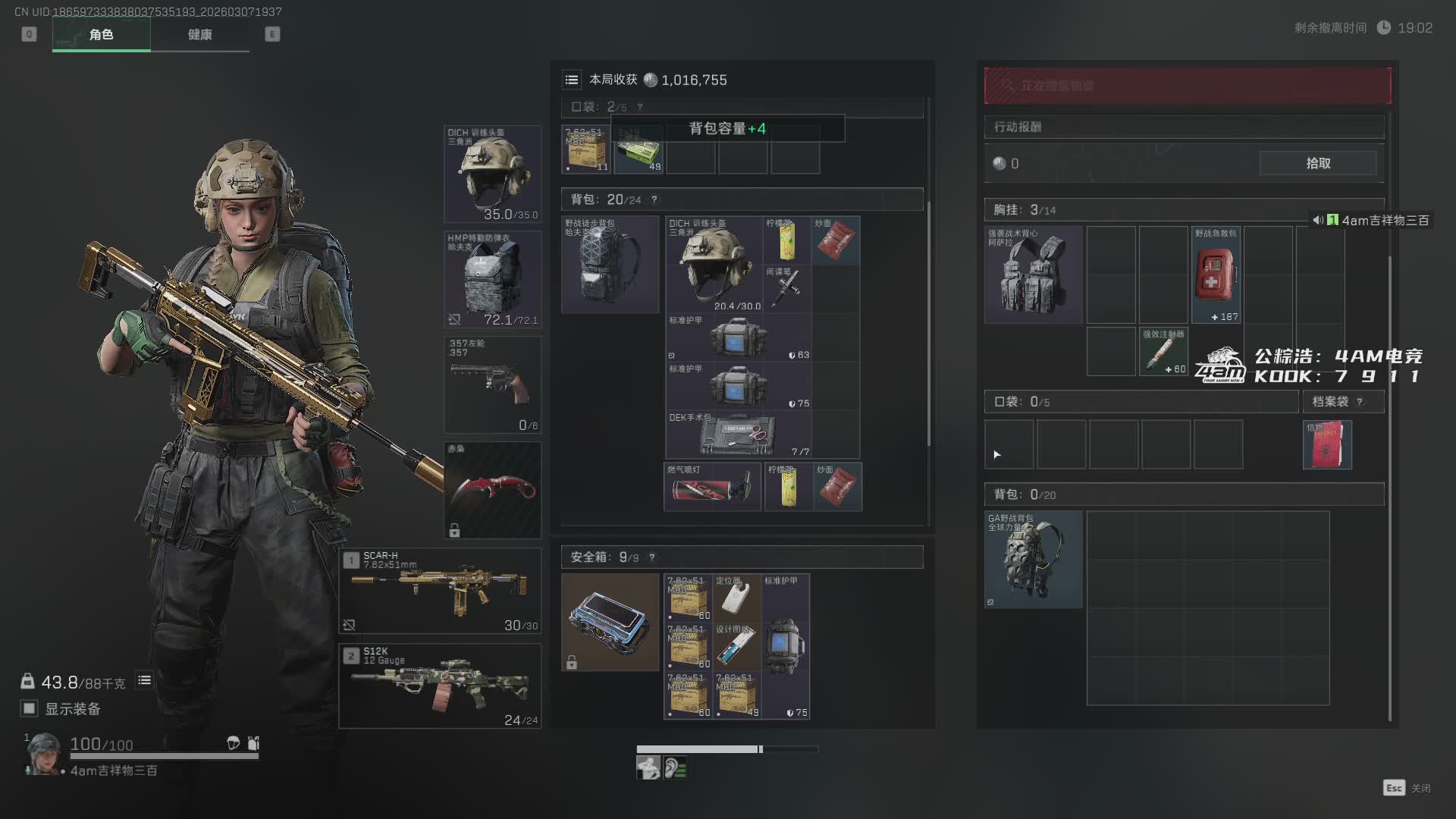Click the 拾取 pickup button
This screenshot has width=1456, height=819.
point(1318,163)
